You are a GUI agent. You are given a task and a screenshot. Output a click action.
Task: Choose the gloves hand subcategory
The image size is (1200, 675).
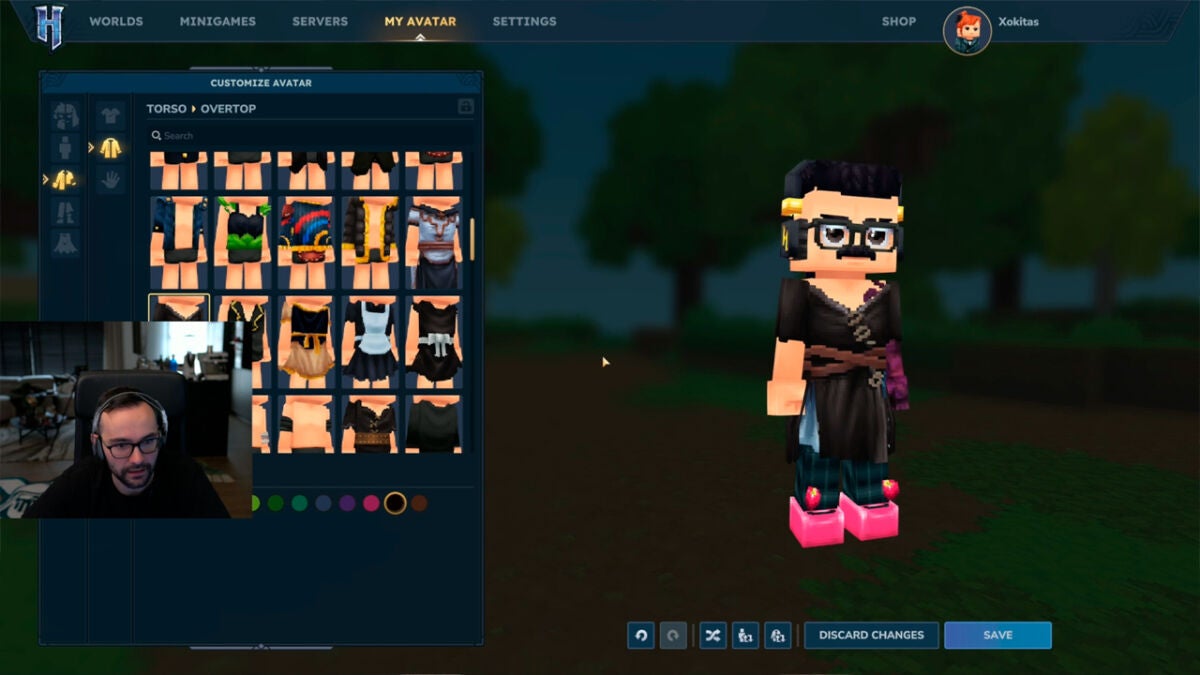pos(110,180)
